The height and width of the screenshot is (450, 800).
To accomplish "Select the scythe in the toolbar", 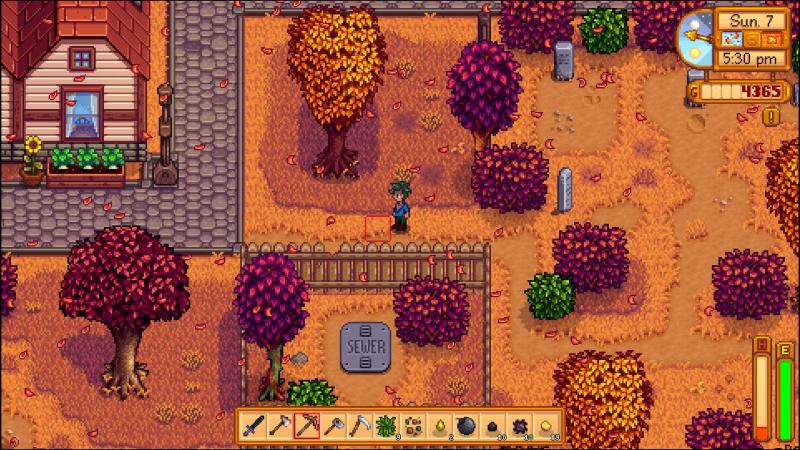I will (x=360, y=425).
